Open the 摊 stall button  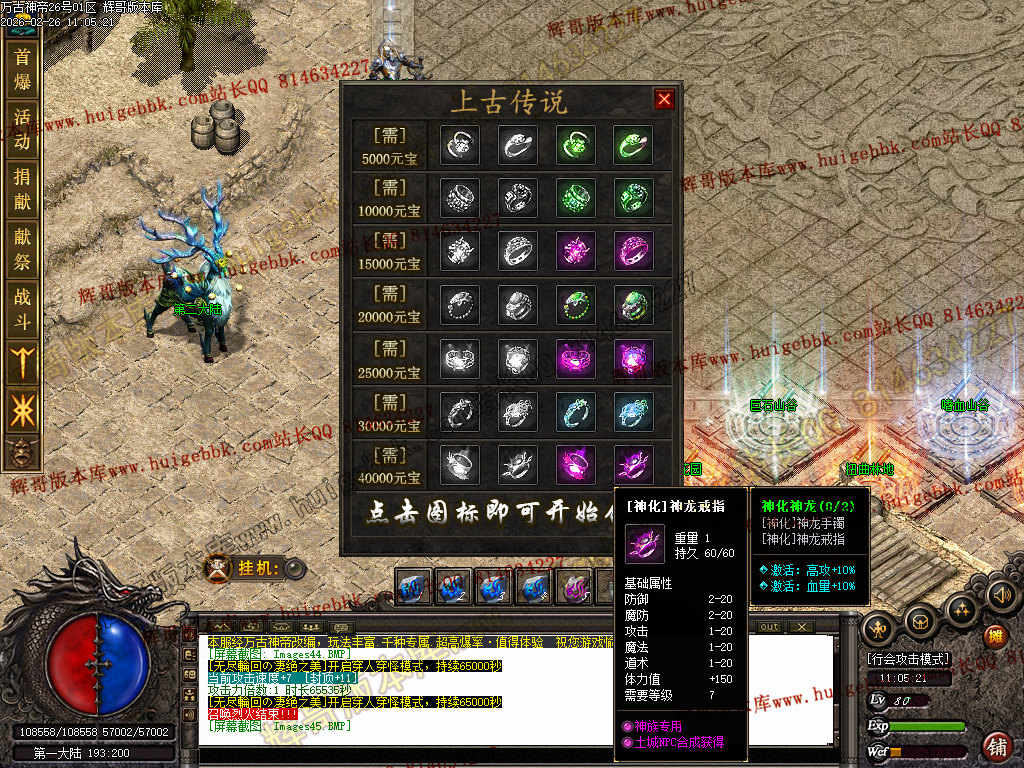[995, 636]
